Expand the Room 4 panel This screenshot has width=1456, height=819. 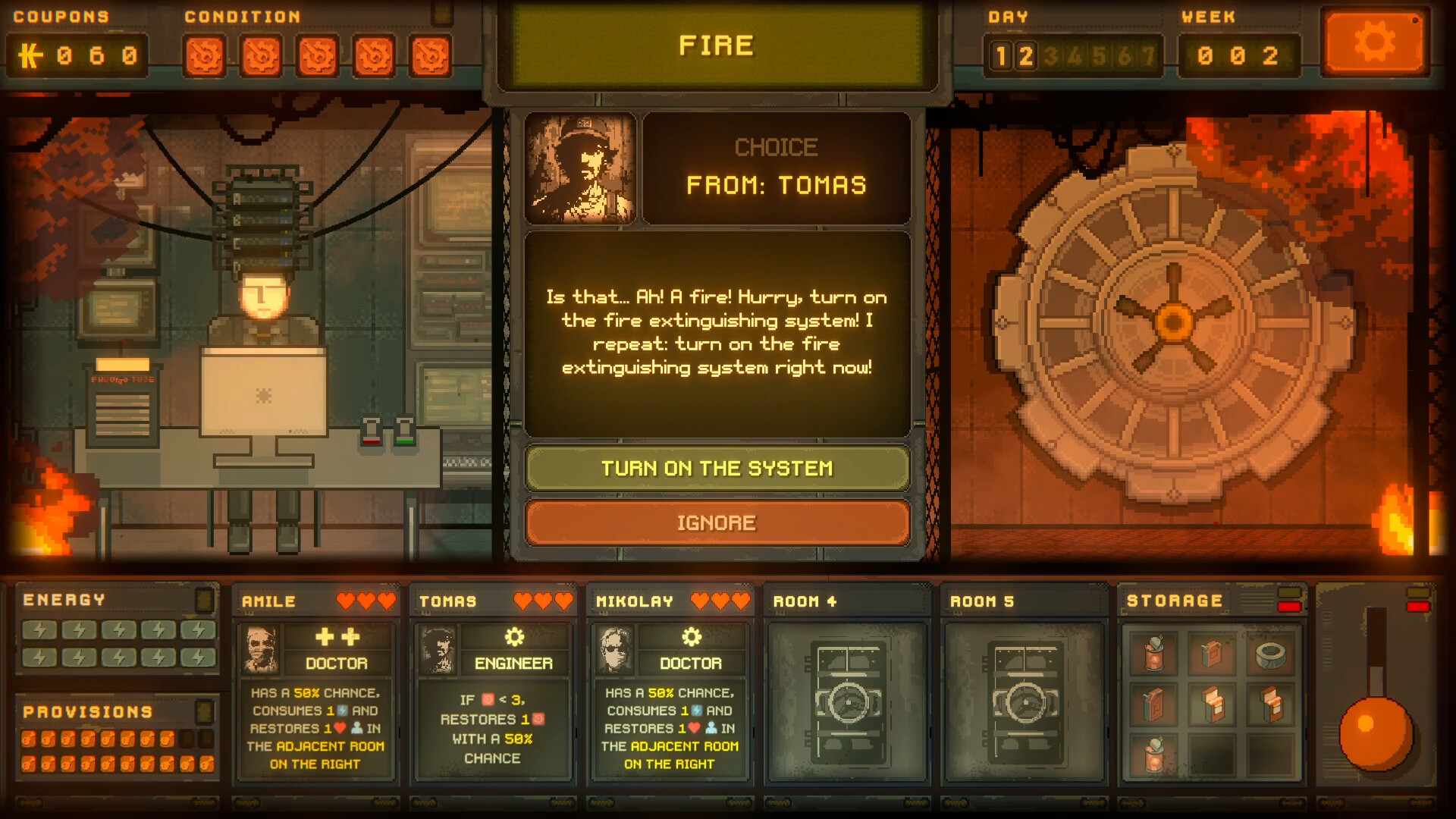pyautogui.click(x=847, y=601)
